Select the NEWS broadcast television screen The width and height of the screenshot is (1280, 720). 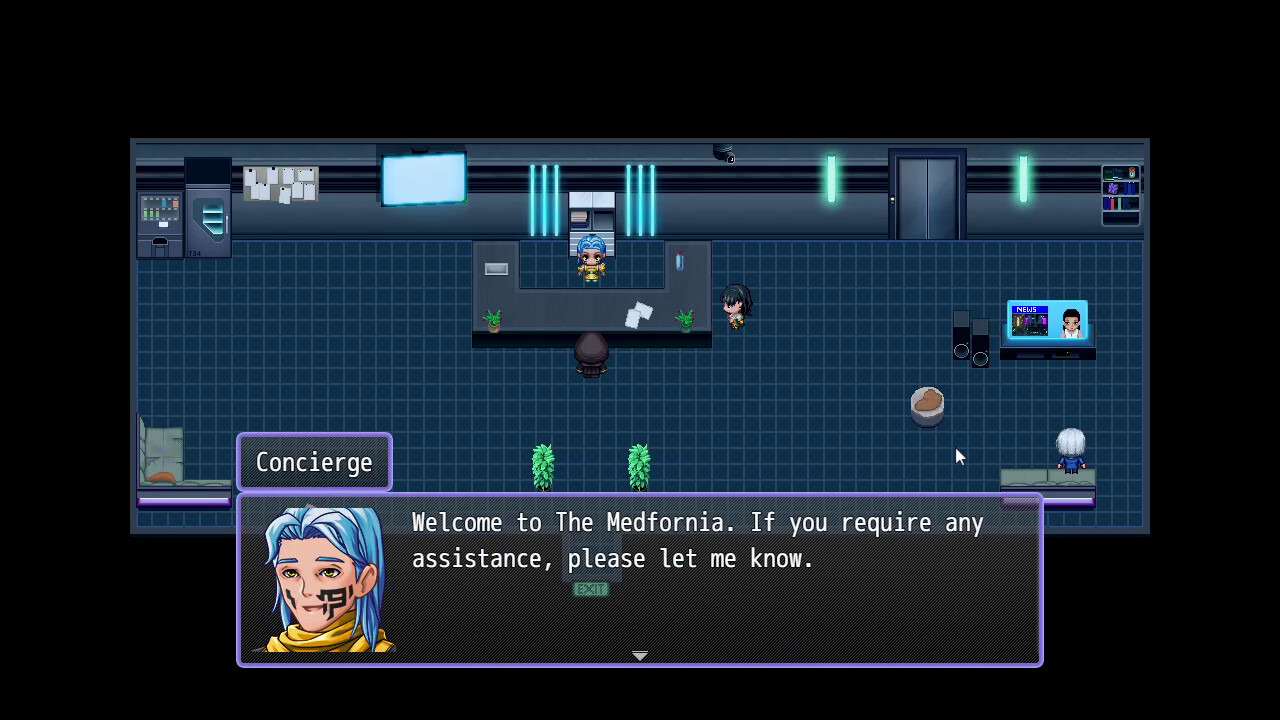1046,320
